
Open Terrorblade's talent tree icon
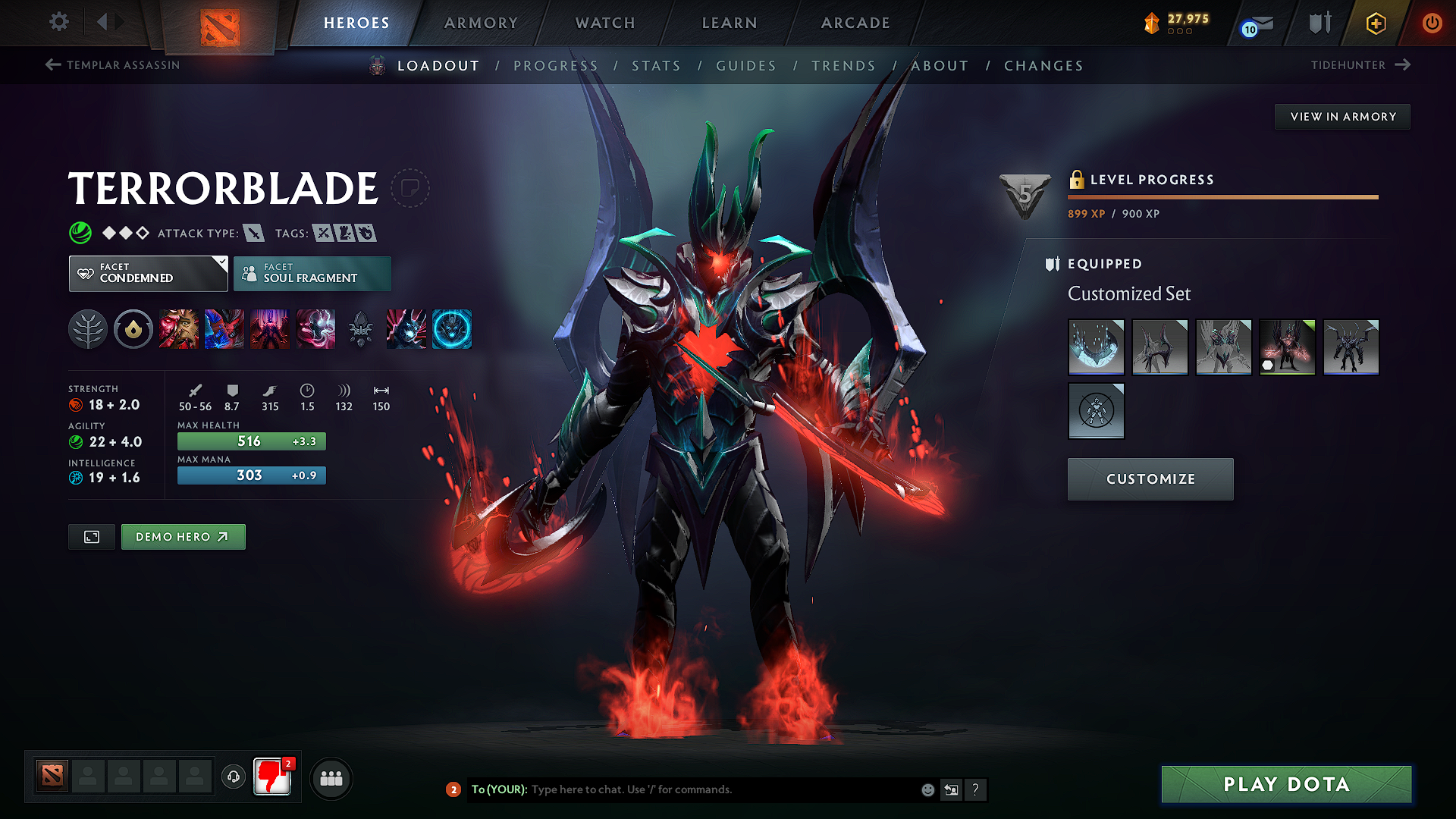88,329
